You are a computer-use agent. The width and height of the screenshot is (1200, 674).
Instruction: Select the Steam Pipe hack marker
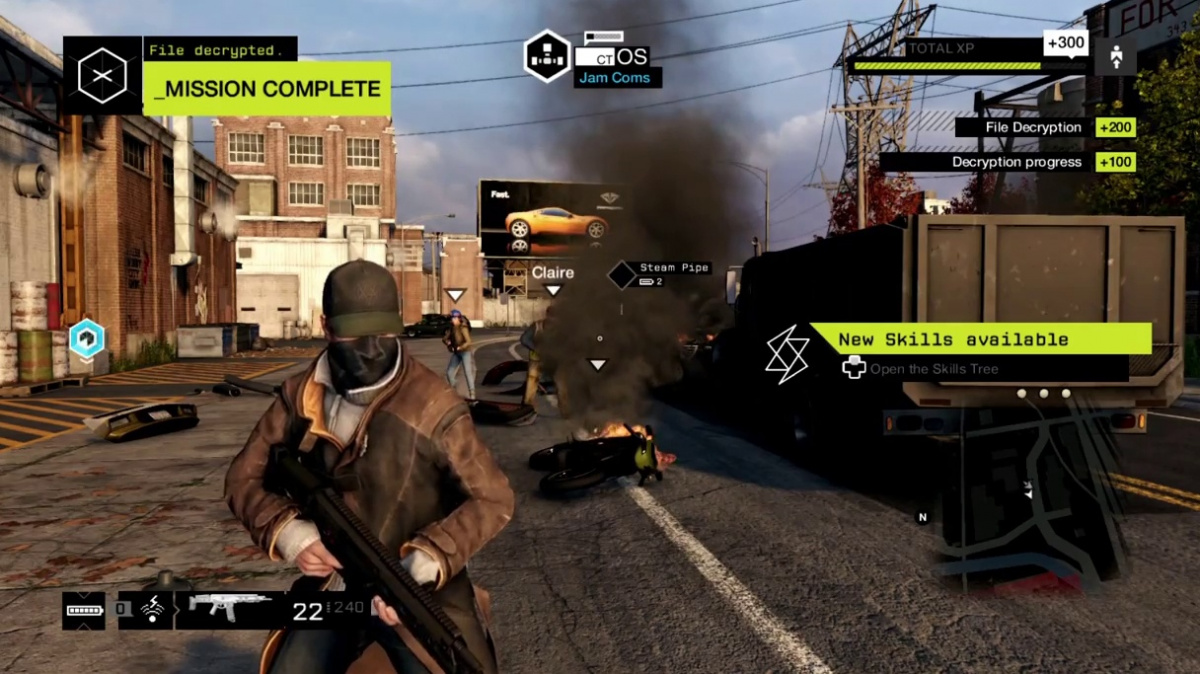623,274
